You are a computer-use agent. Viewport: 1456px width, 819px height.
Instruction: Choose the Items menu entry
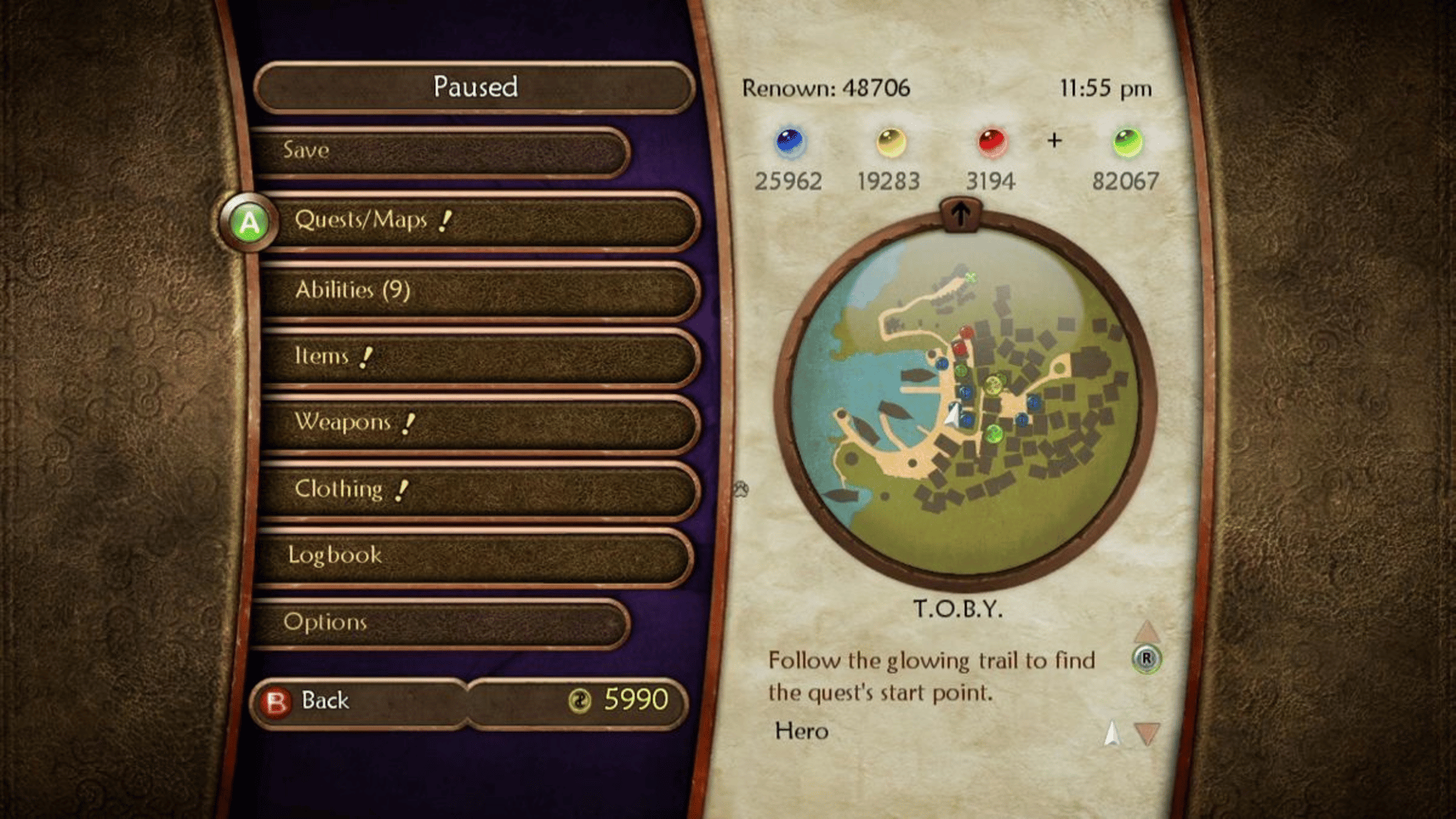coord(478,356)
